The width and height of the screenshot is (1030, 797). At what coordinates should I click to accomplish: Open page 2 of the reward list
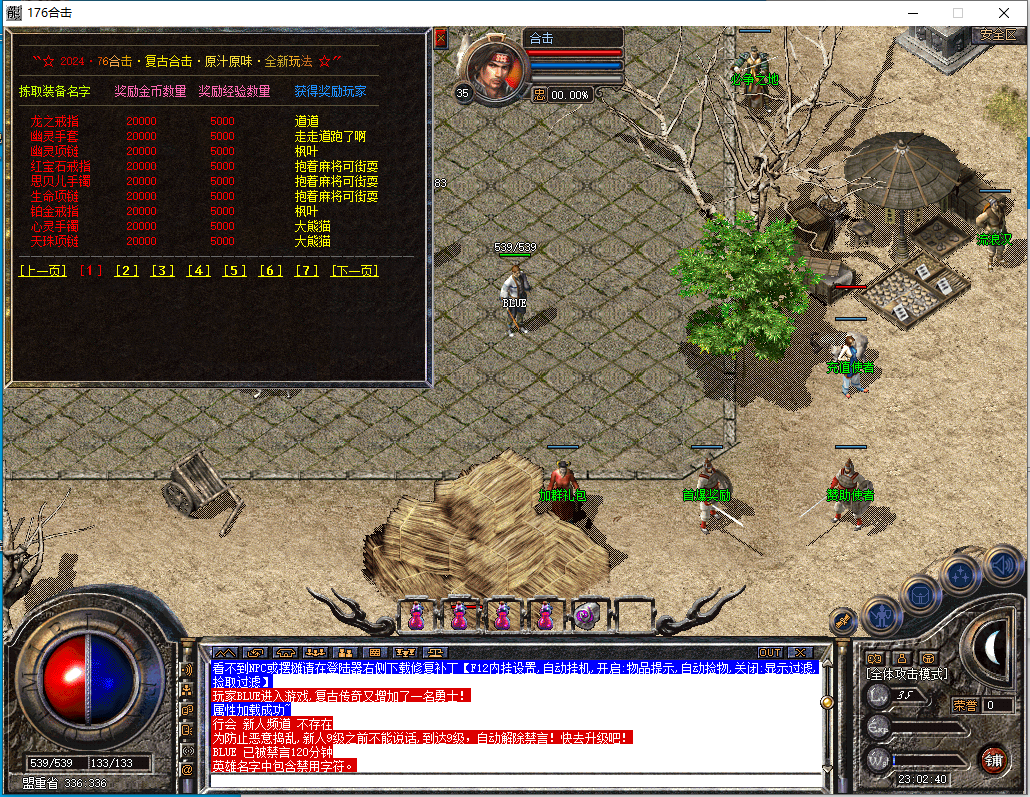click(x=126, y=271)
